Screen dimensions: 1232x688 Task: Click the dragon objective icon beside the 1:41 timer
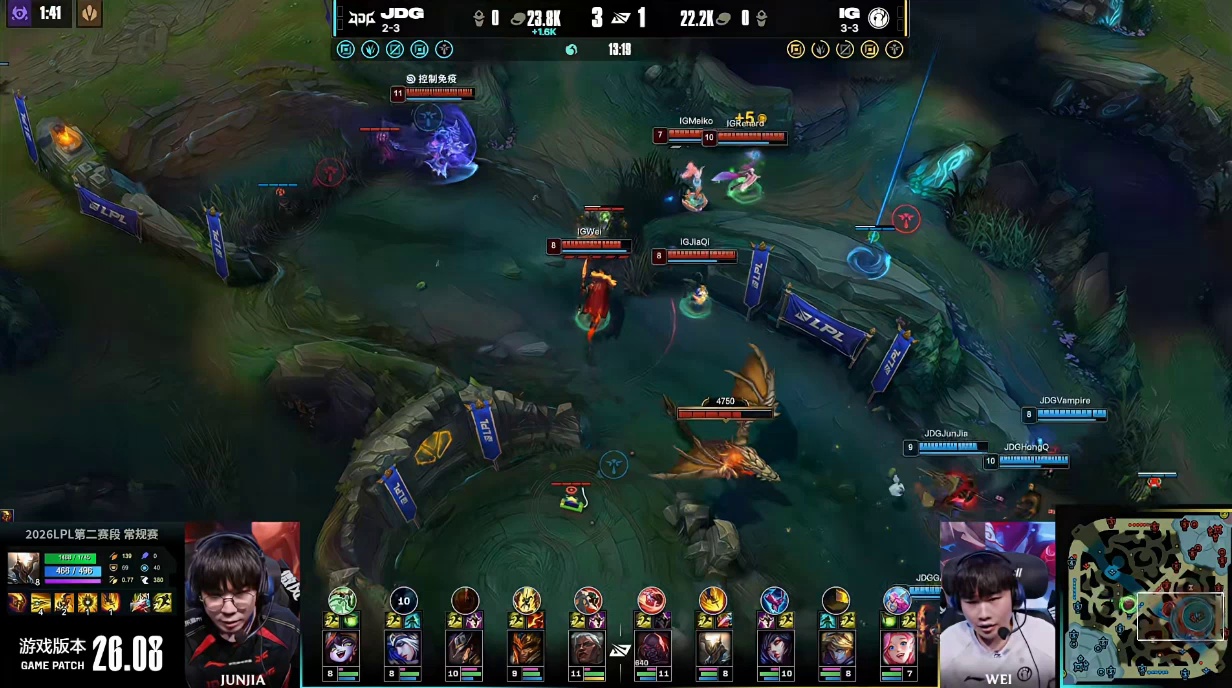click(x=89, y=14)
